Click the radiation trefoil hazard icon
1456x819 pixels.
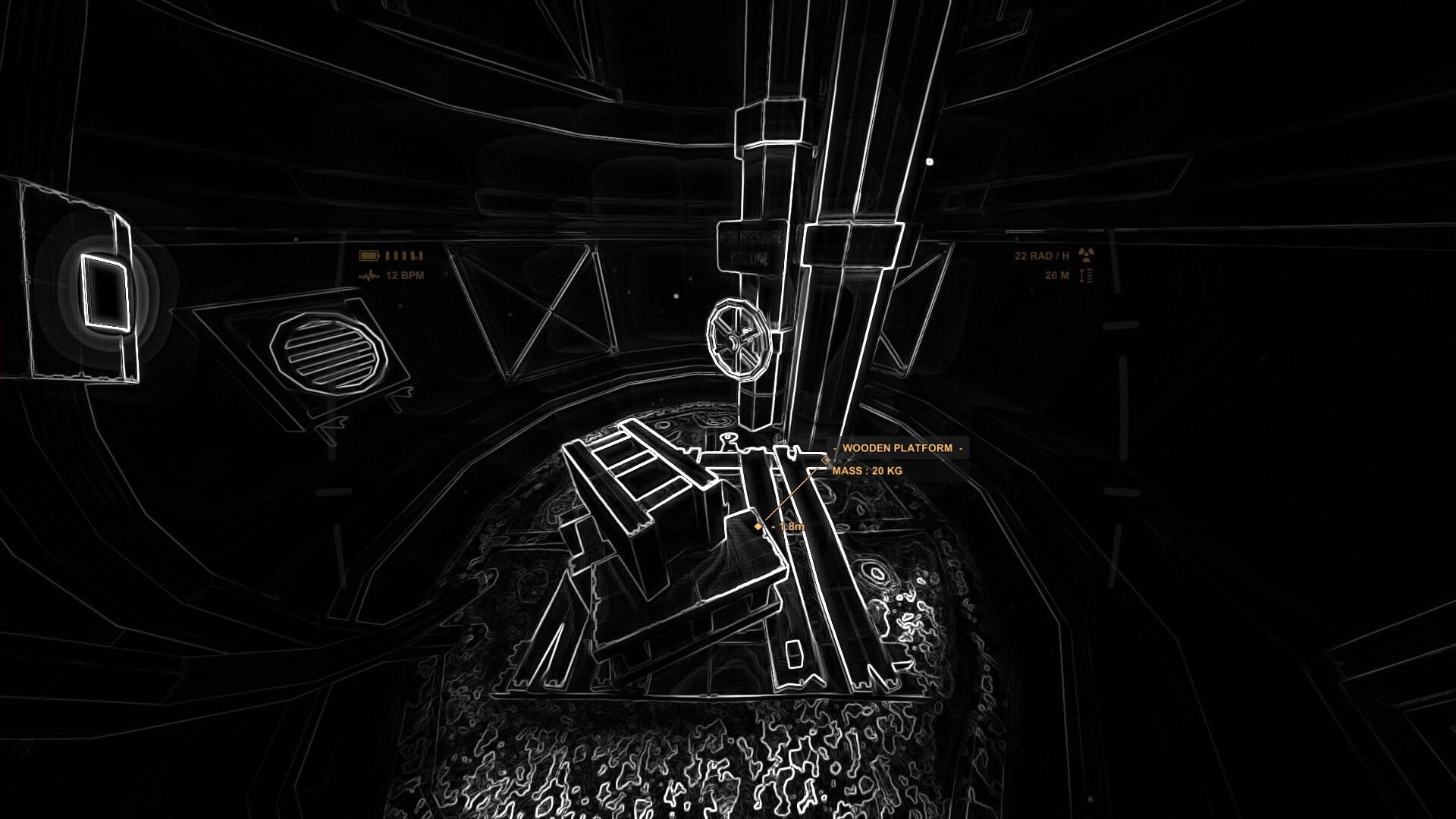pos(1087,255)
